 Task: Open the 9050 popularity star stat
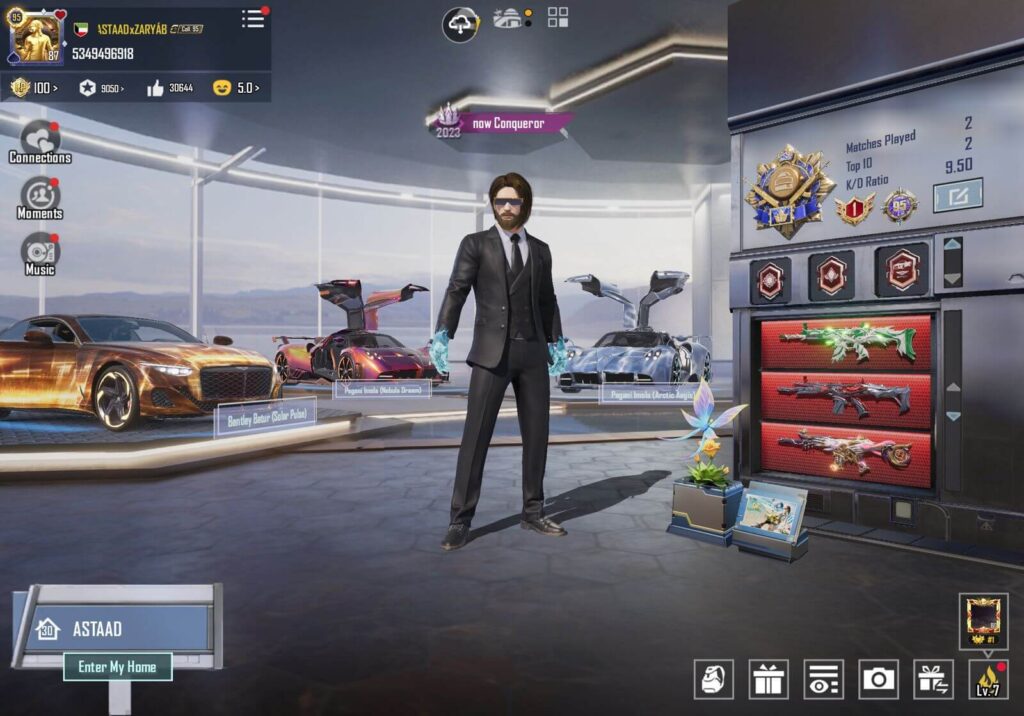pos(101,88)
